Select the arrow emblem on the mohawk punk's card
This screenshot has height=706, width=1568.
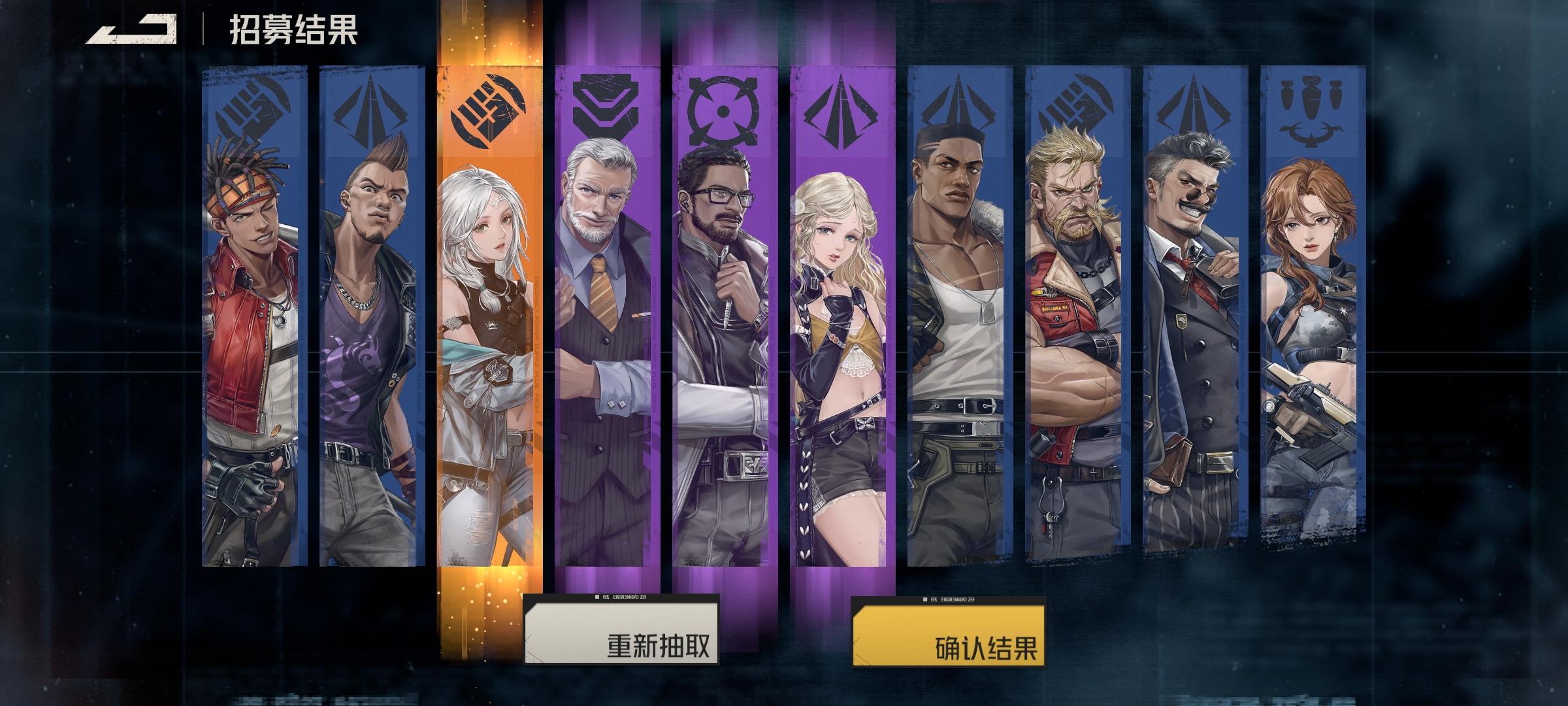tap(370, 108)
